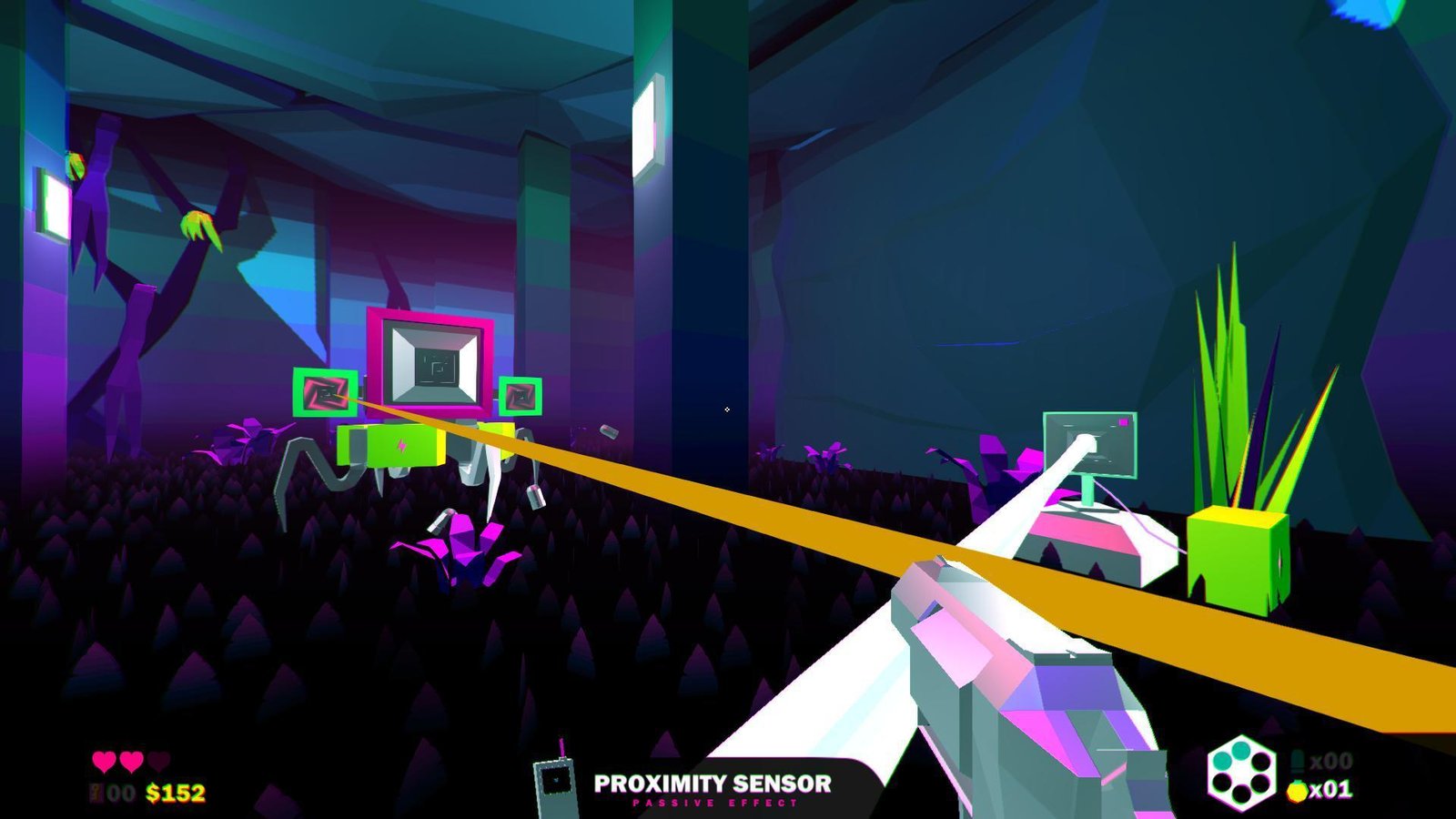The height and width of the screenshot is (819, 1456).
Task: Select the PROXIMITY SENSOR label banner
Action: [714, 781]
